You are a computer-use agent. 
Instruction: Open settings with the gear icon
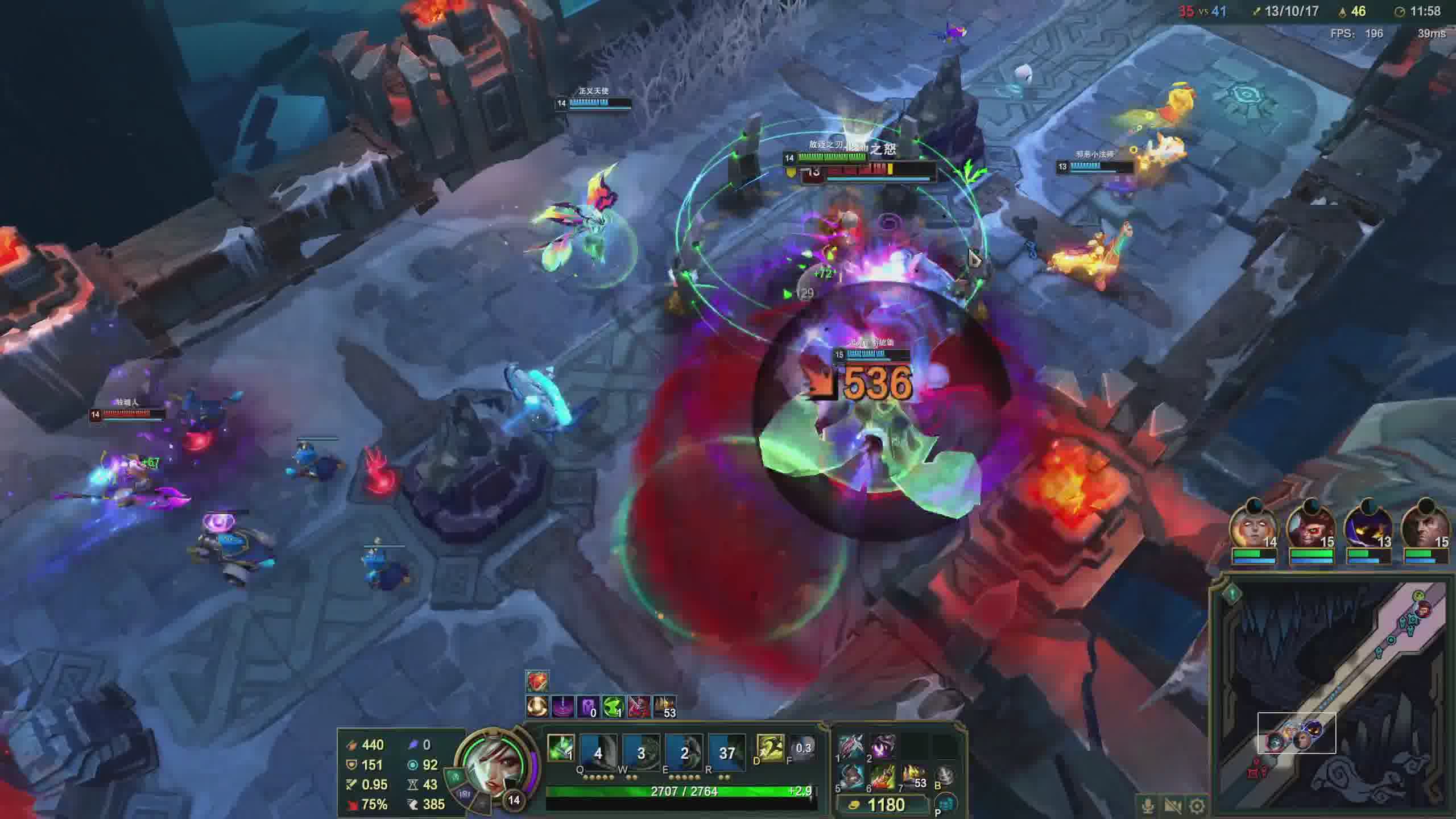(x=1197, y=806)
